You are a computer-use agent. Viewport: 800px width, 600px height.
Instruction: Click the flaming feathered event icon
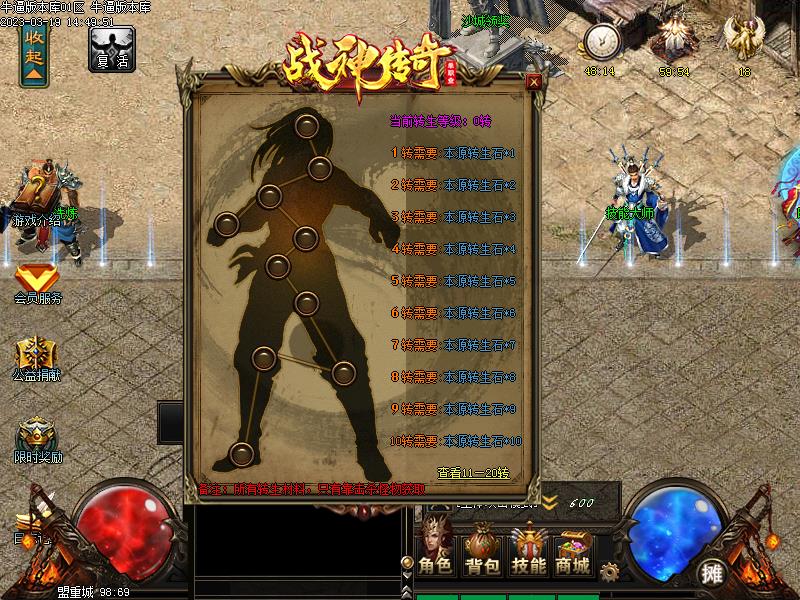pyautogui.click(x=673, y=42)
